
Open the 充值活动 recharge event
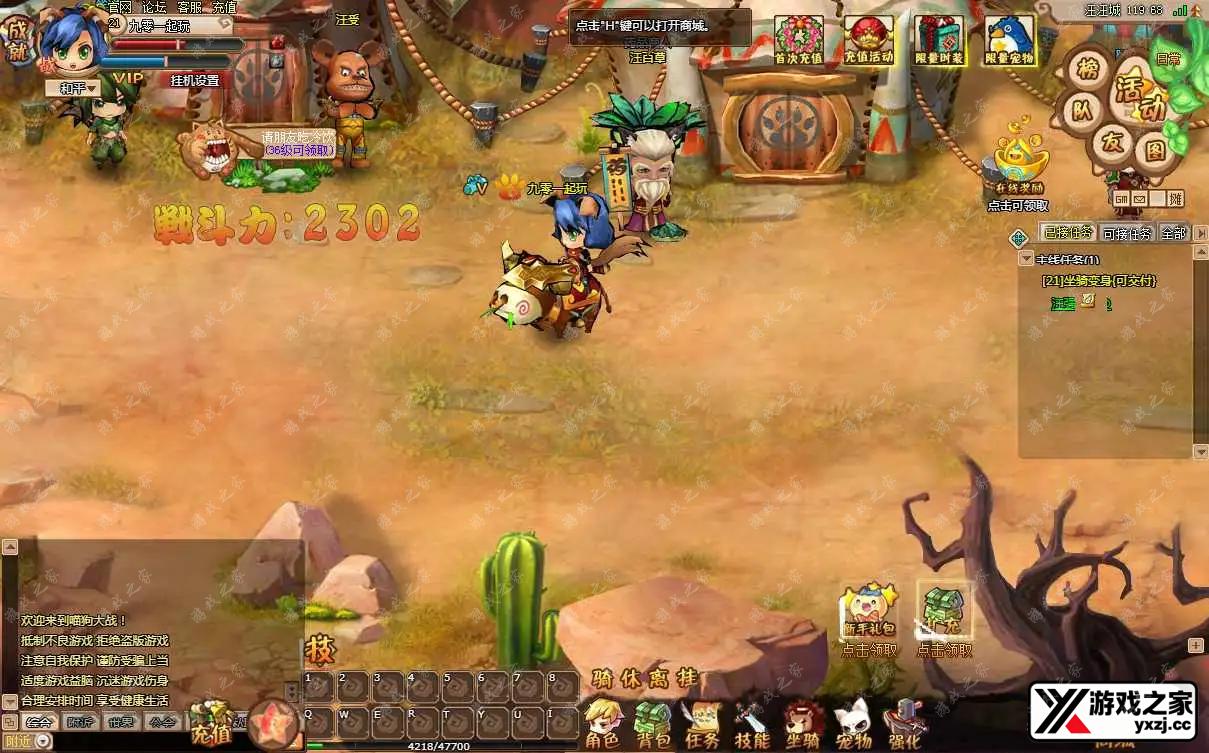pyautogui.click(x=868, y=41)
